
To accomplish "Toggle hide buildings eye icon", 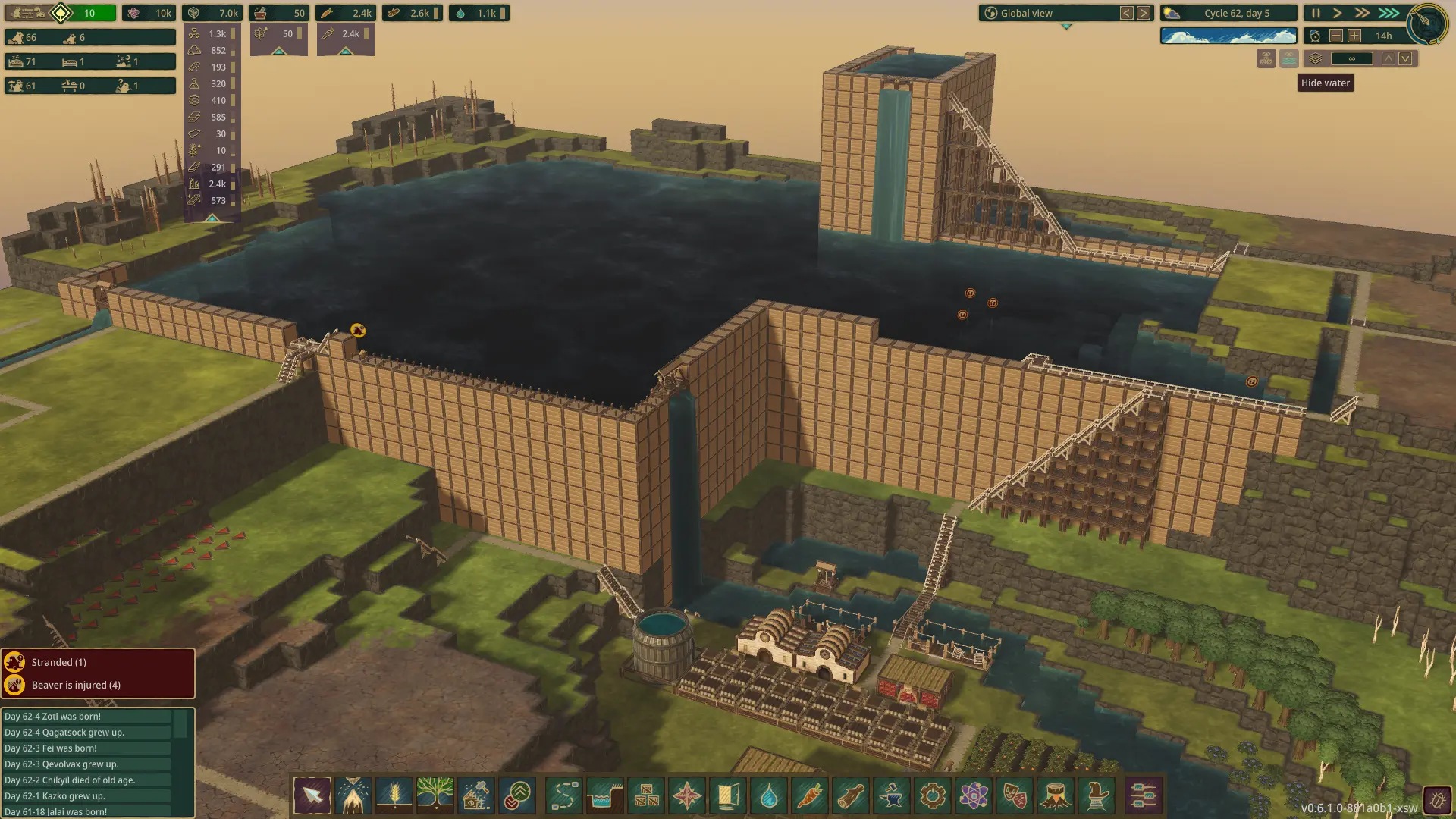I will click(x=1266, y=58).
